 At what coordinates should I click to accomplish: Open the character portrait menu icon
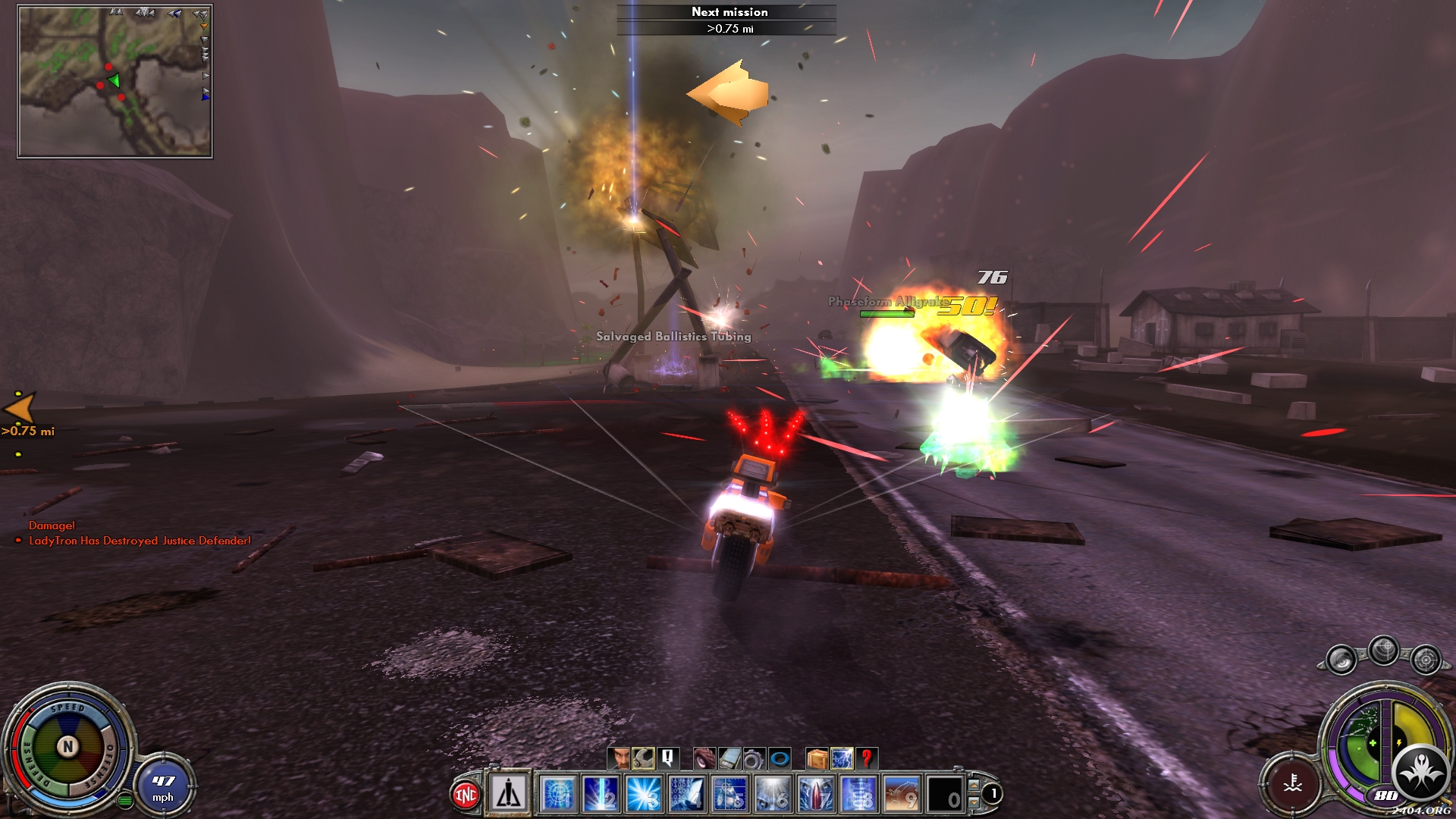619,758
